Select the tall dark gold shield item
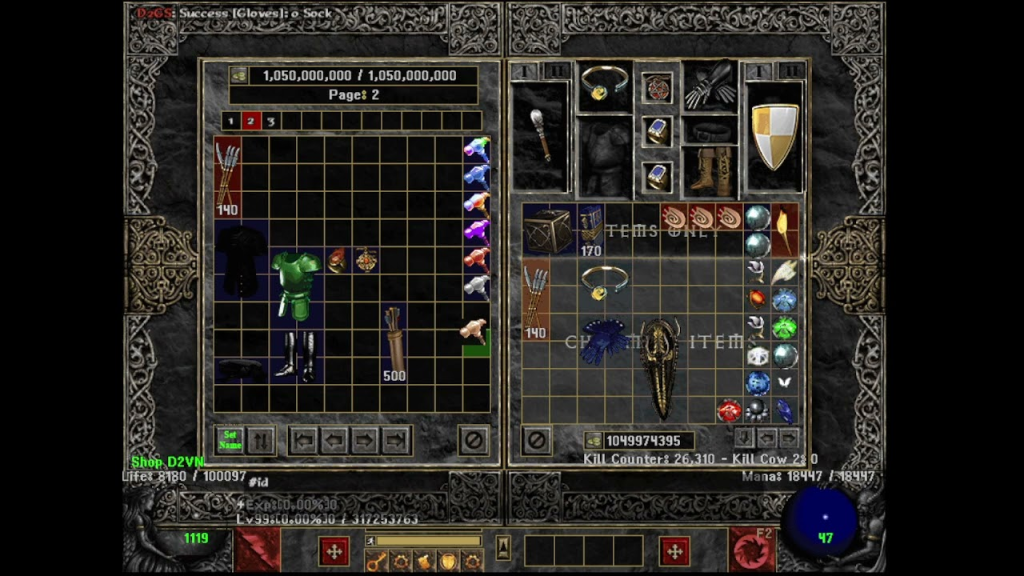Image resolution: width=1024 pixels, height=576 pixels. tap(660, 367)
